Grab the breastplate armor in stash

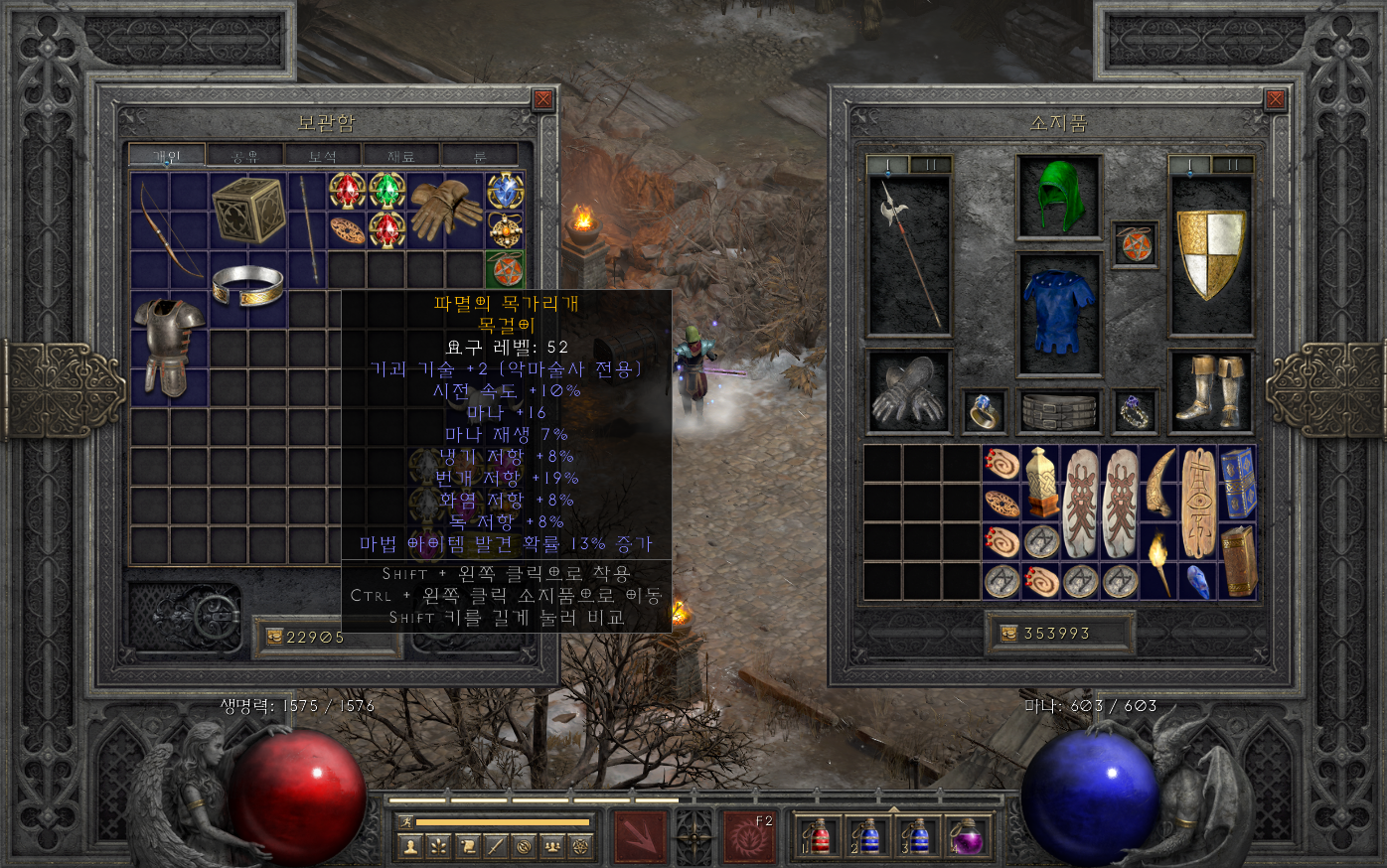click(168, 345)
